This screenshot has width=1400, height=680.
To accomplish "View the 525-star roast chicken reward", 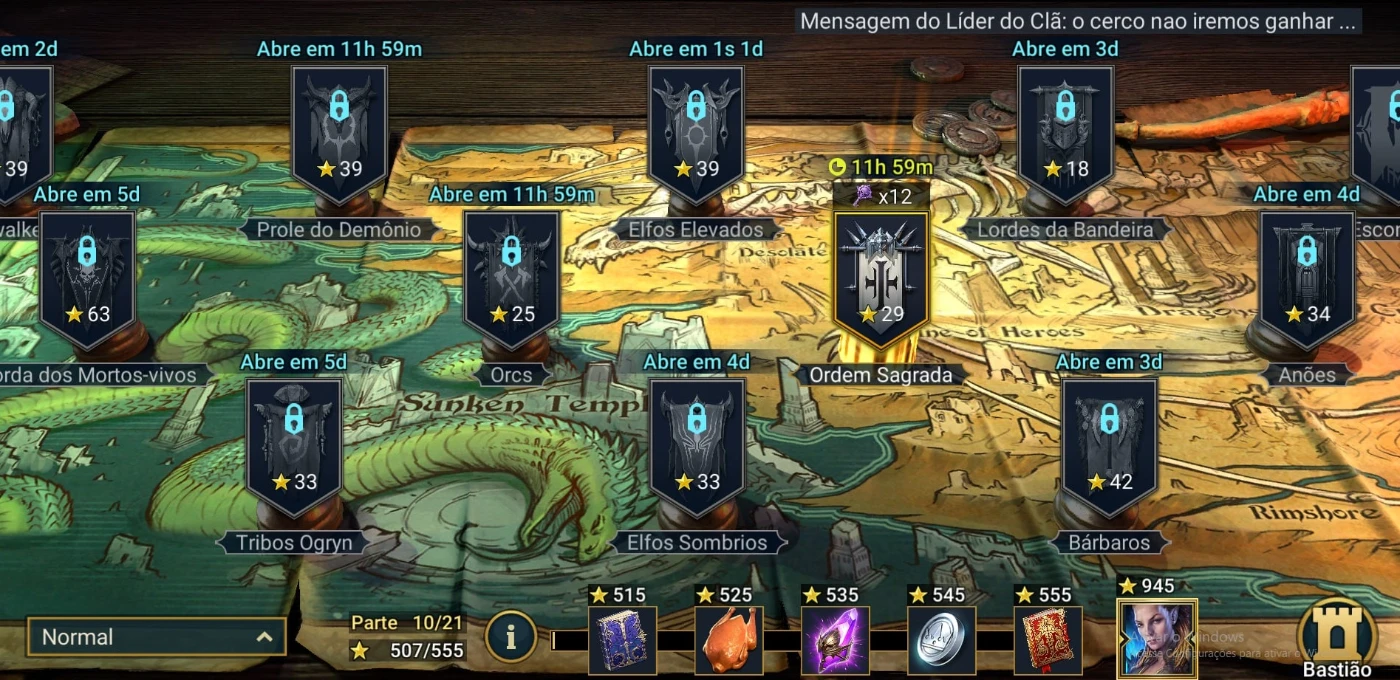I will click(729, 640).
